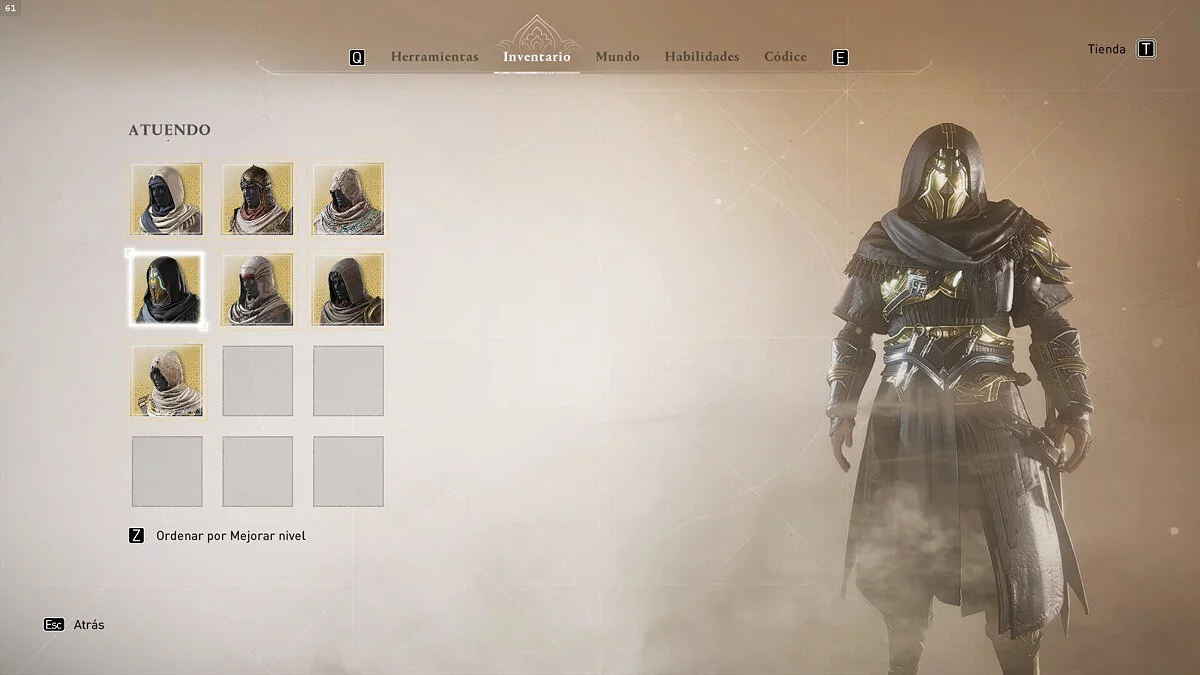Sort outfits with Ordenar por Mejorar nivel
1200x675 pixels.
230,536
